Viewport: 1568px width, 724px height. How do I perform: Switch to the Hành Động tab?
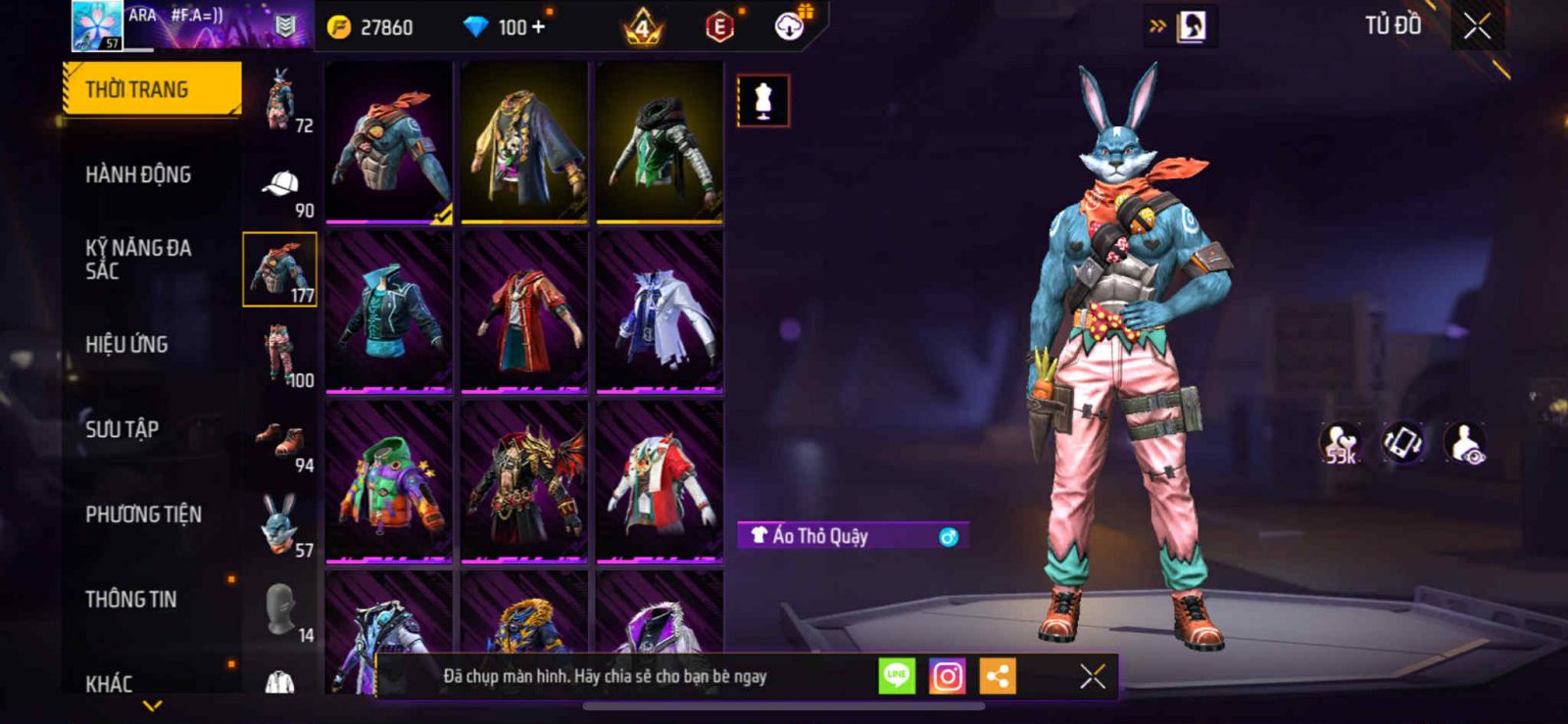(x=138, y=174)
